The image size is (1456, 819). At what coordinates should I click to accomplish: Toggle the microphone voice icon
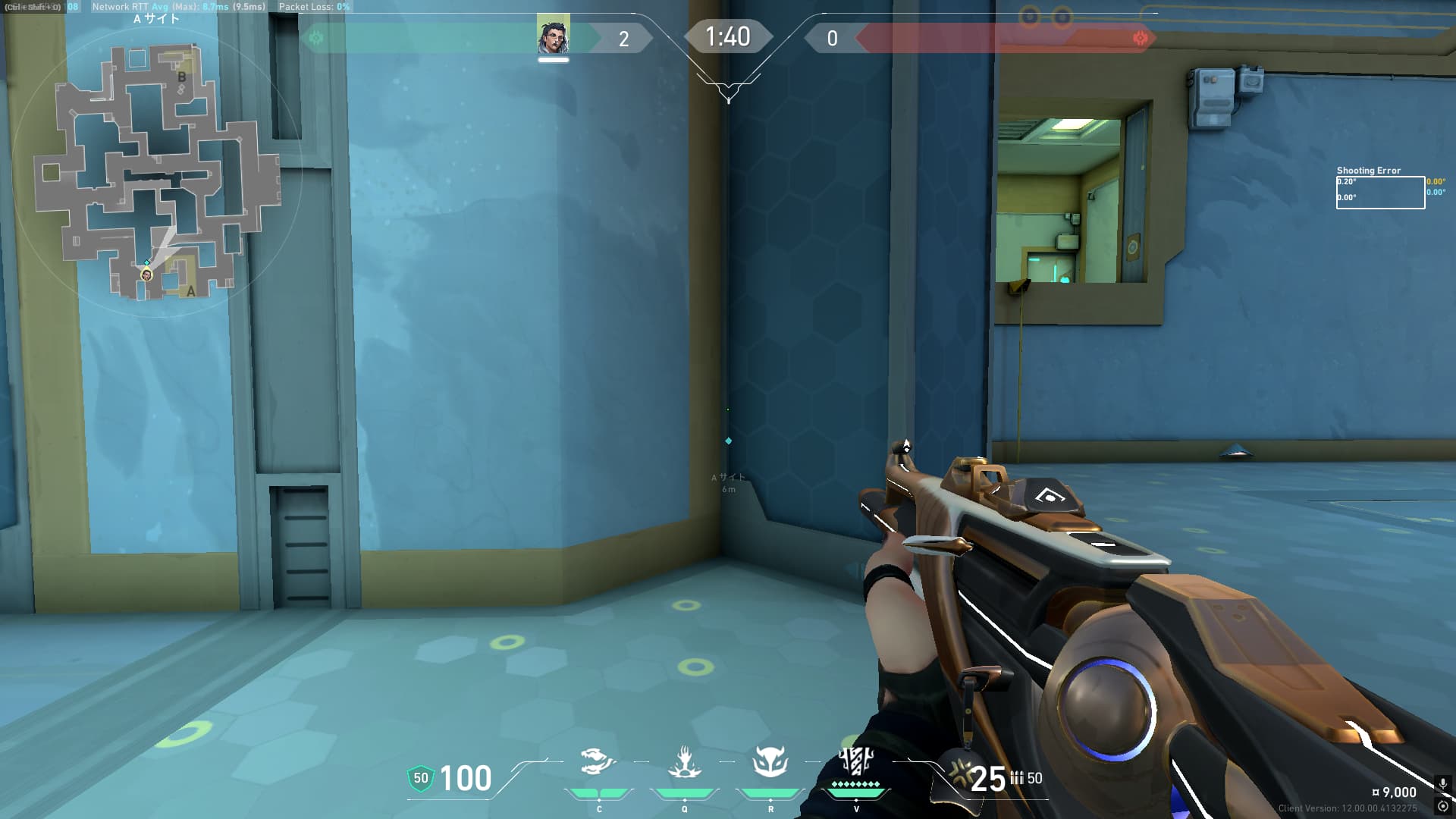(x=1442, y=784)
